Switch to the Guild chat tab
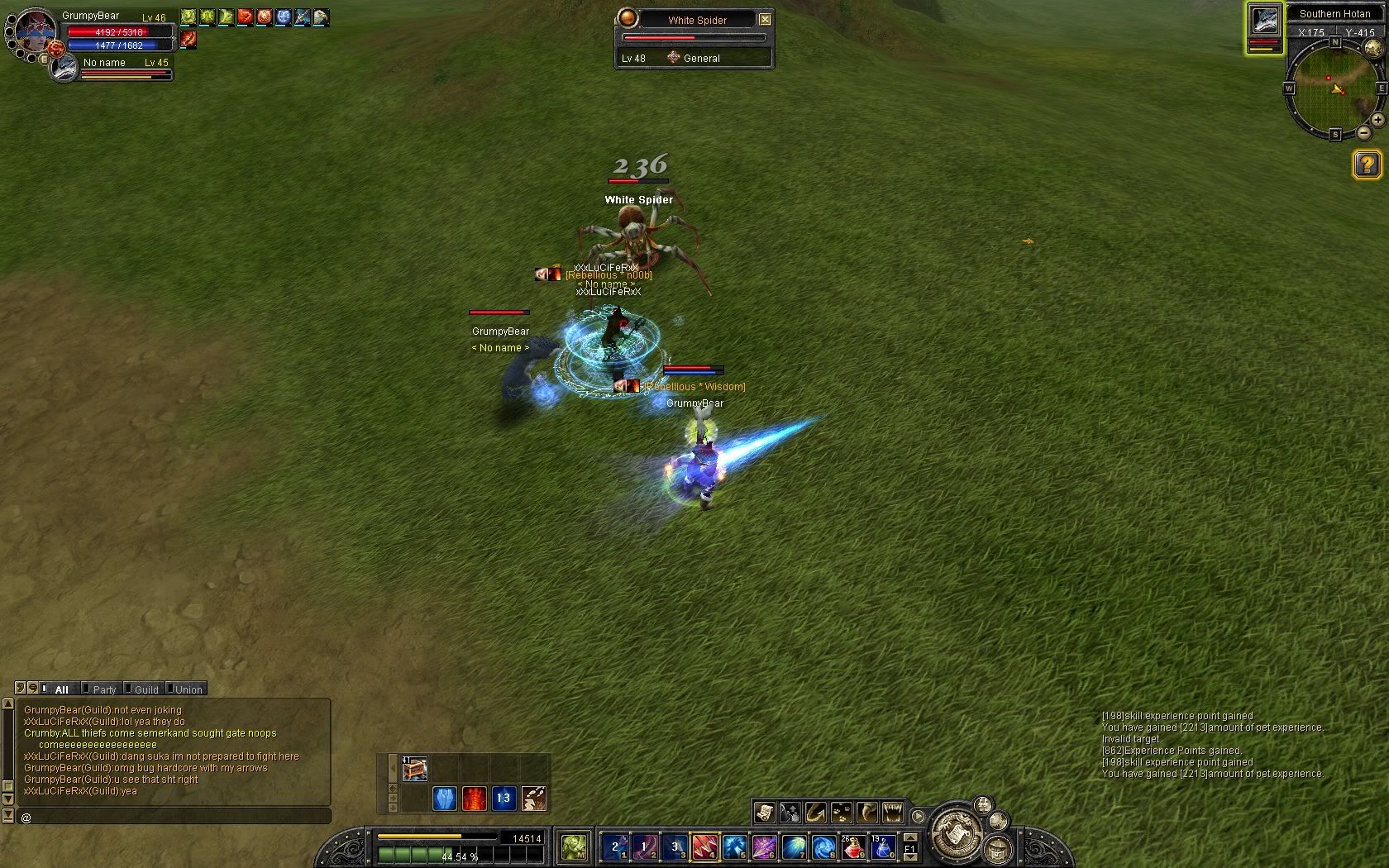1389x868 pixels. coord(146,689)
